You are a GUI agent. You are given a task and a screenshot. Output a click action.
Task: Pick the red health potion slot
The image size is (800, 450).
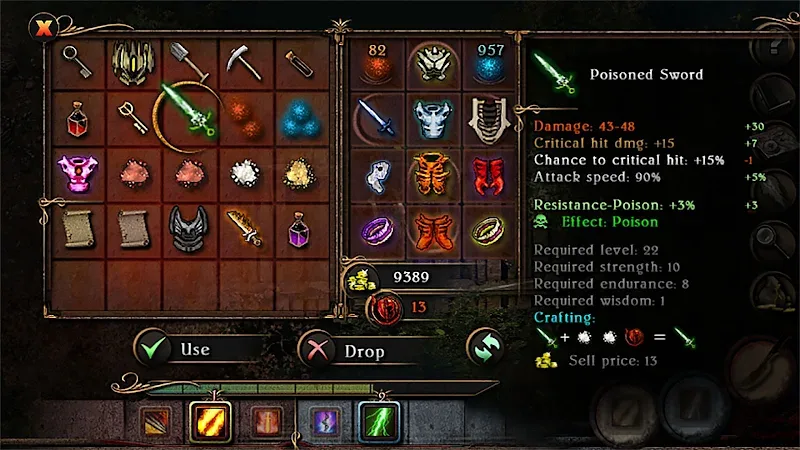(x=77, y=118)
